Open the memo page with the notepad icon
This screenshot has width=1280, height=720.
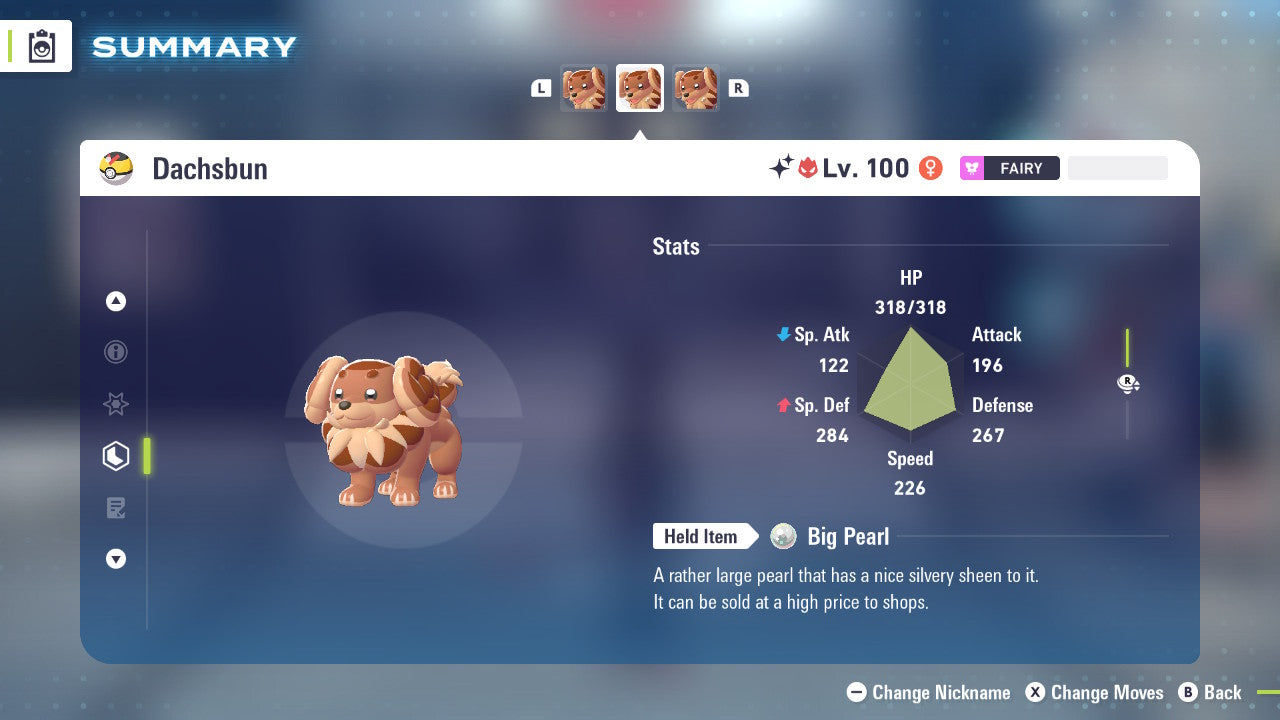(116, 508)
